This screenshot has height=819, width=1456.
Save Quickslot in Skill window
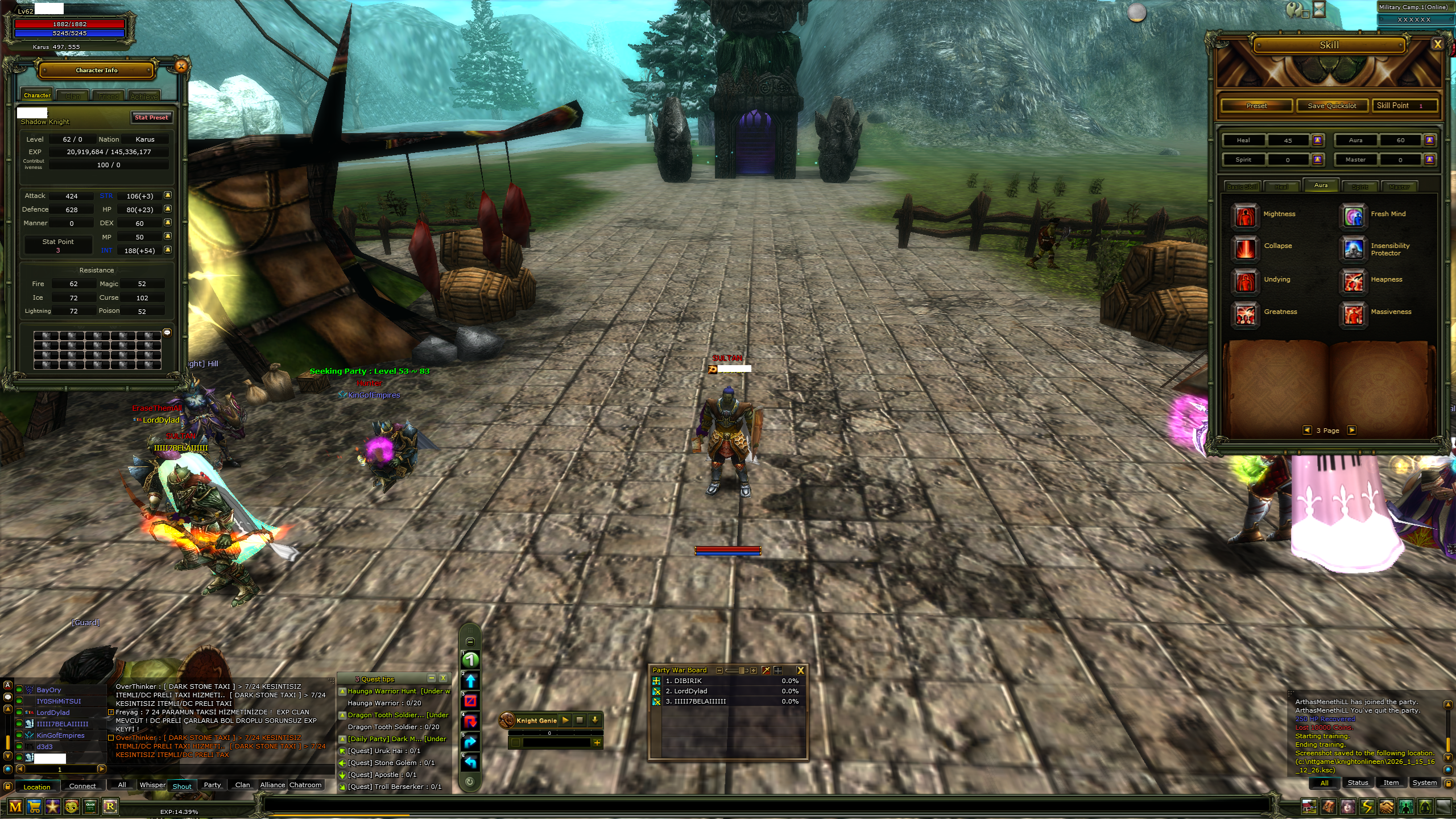pyautogui.click(x=1331, y=106)
